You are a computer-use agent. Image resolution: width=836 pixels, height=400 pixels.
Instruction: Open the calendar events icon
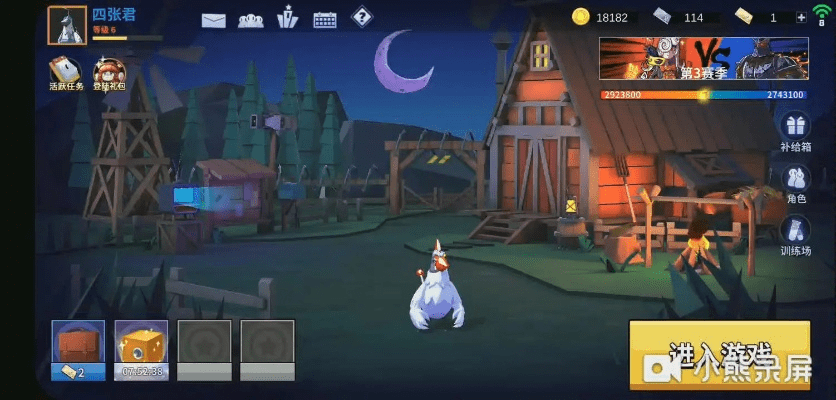pyautogui.click(x=325, y=19)
